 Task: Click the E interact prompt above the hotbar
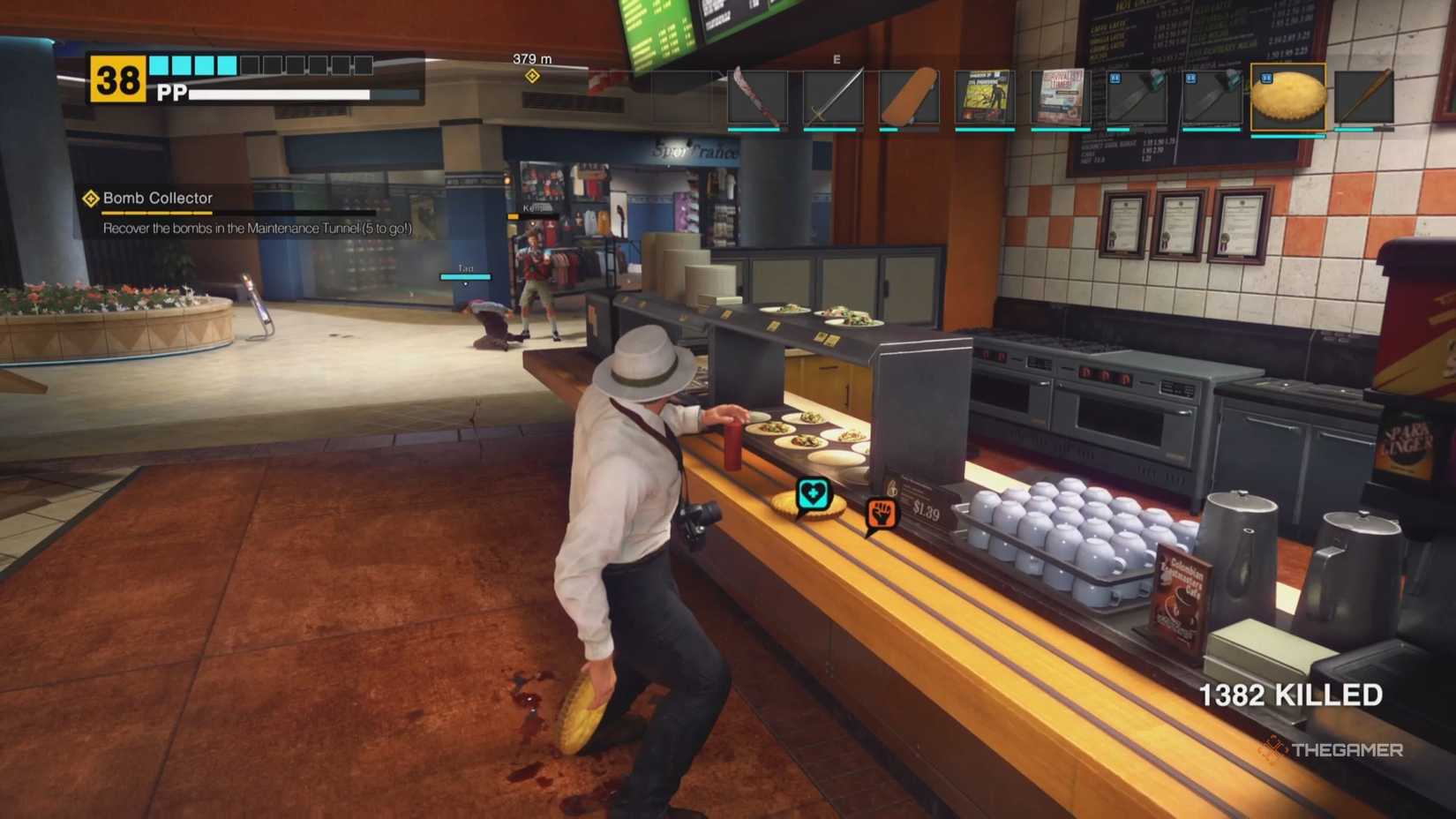[x=837, y=58]
